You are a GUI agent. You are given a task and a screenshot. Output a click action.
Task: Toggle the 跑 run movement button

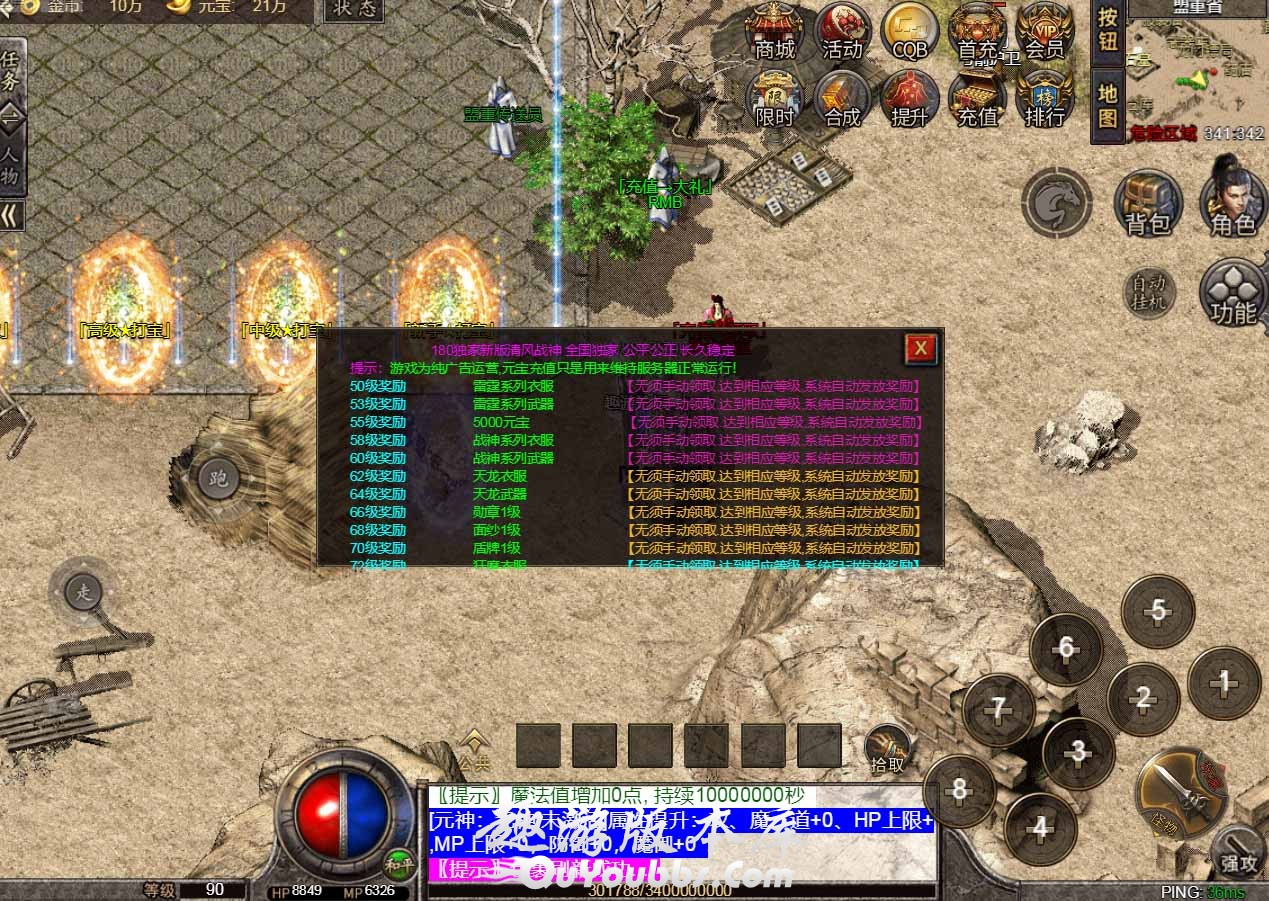click(218, 478)
